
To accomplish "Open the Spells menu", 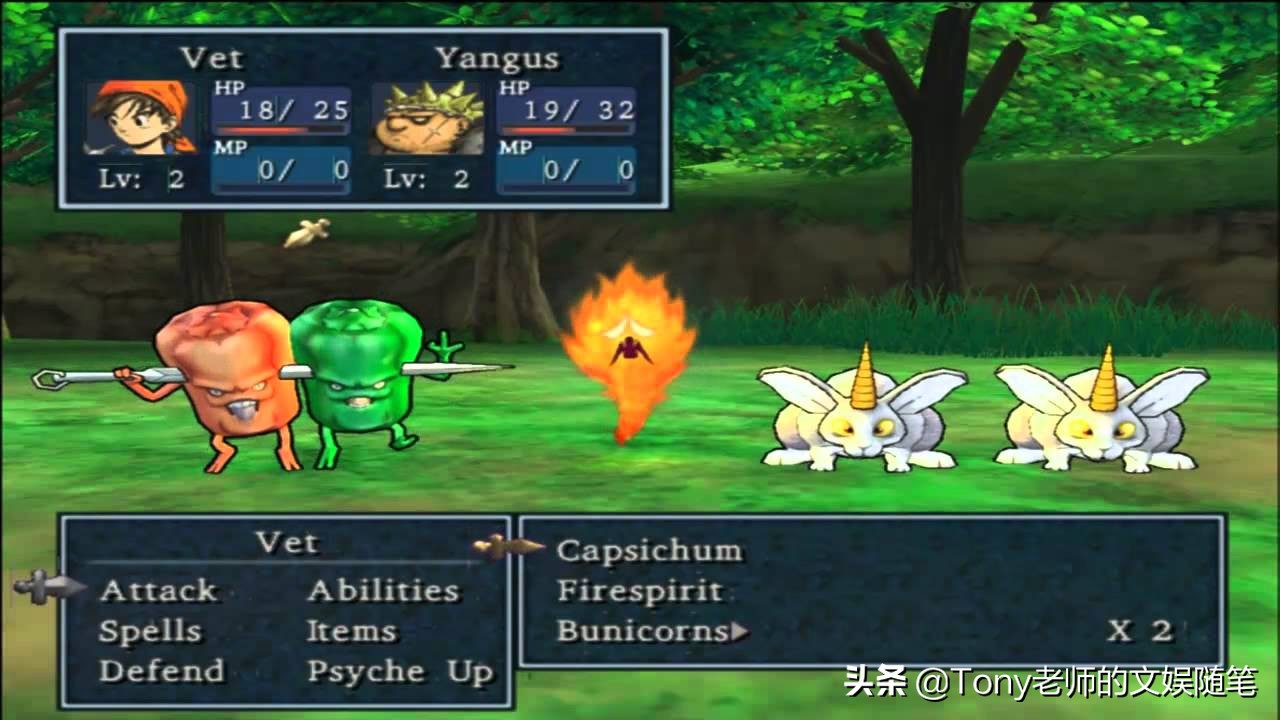I will click(x=150, y=632).
